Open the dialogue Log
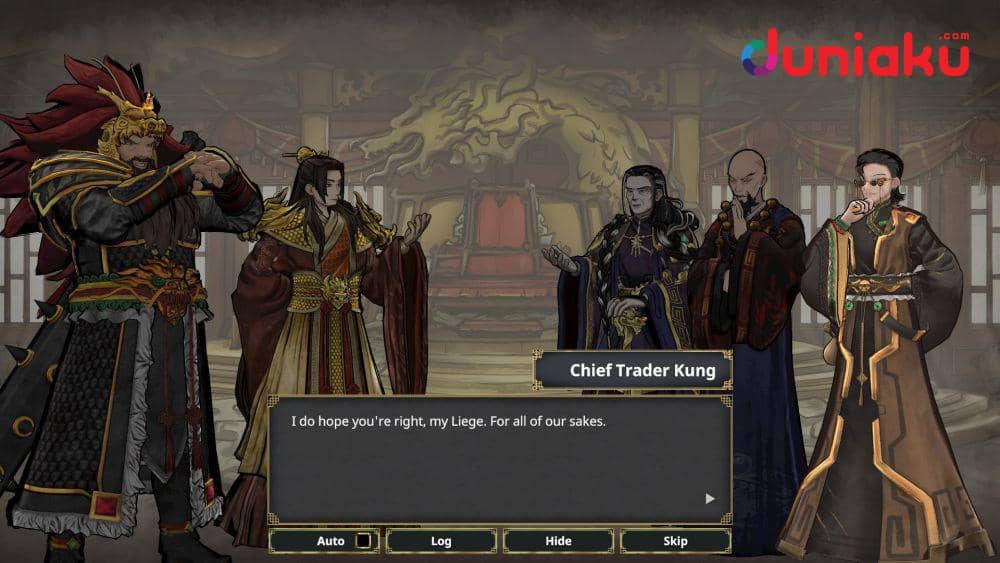This screenshot has width=1000, height=563. pyautogui.click(x=441, y=541)
